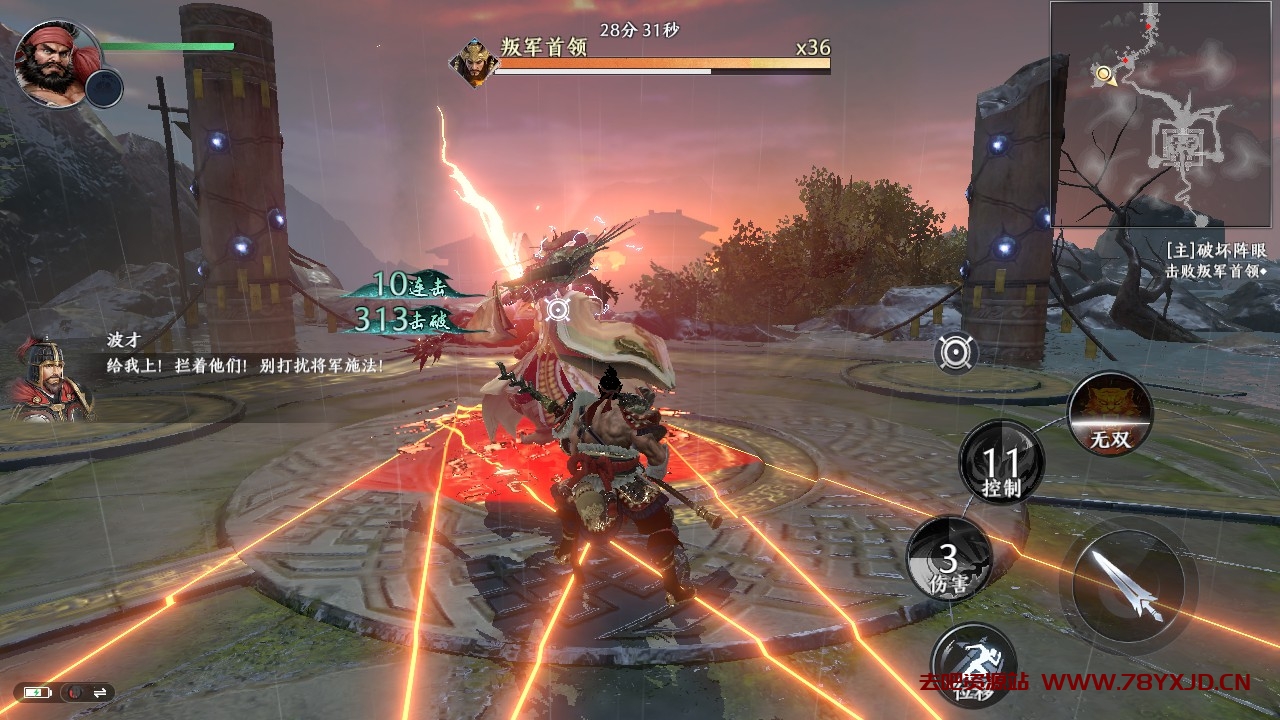This screenshot has width=1280, height=720.
Task: Open the player character portrait
Action: [x=53, y=62]
